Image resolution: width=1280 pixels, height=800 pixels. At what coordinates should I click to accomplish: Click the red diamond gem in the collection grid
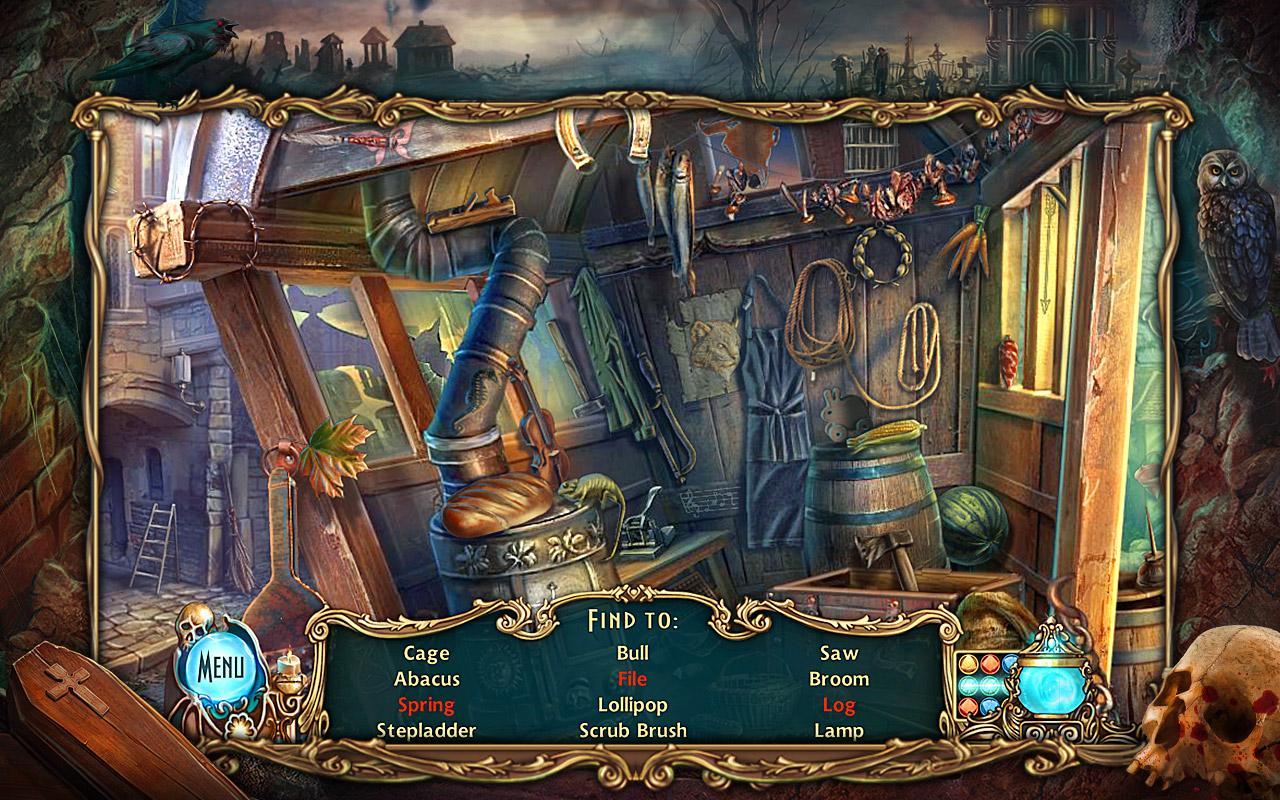(989, 663)
